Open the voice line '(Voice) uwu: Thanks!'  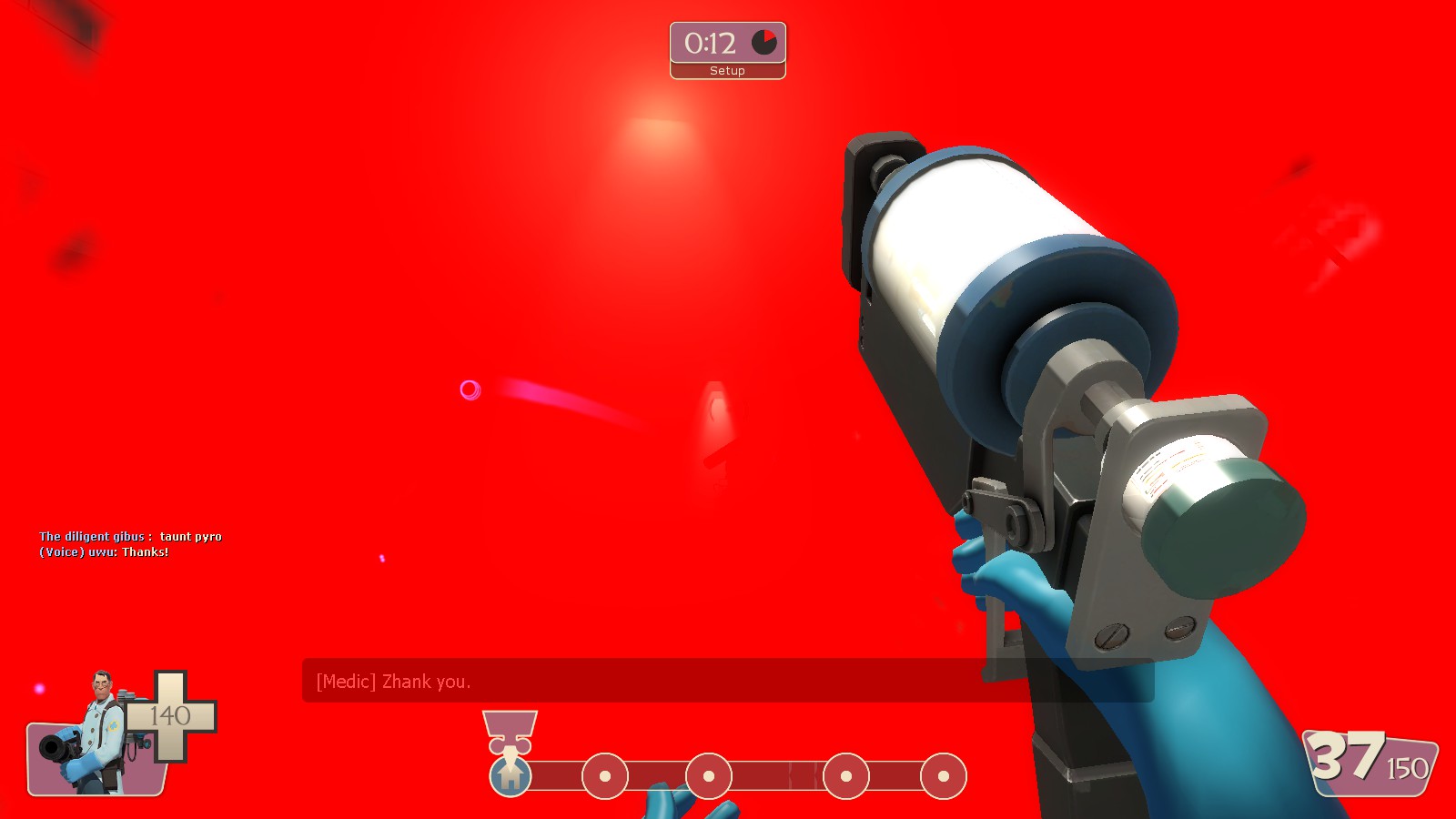[x=102, y=551]
